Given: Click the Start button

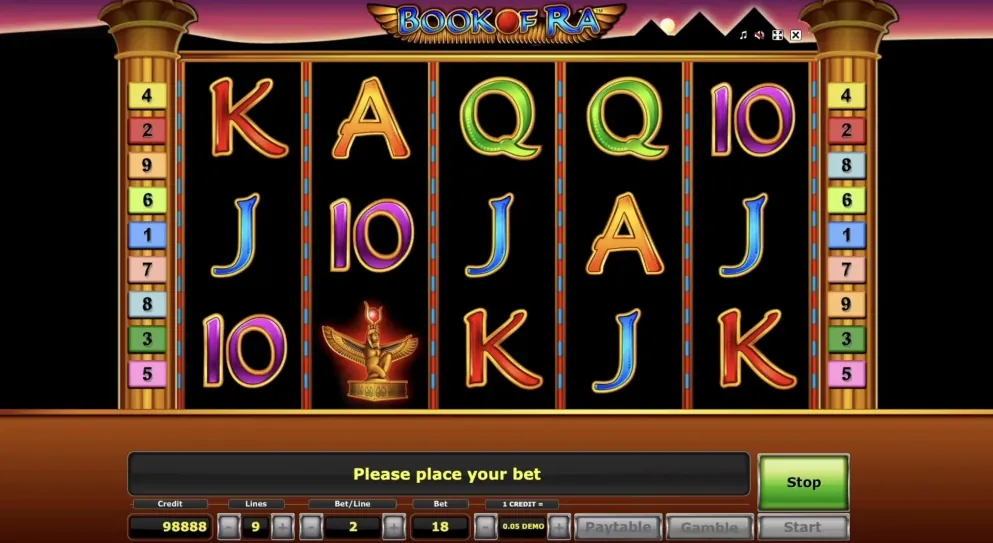Looking at the screenshot, I should (x=803, y=527).
